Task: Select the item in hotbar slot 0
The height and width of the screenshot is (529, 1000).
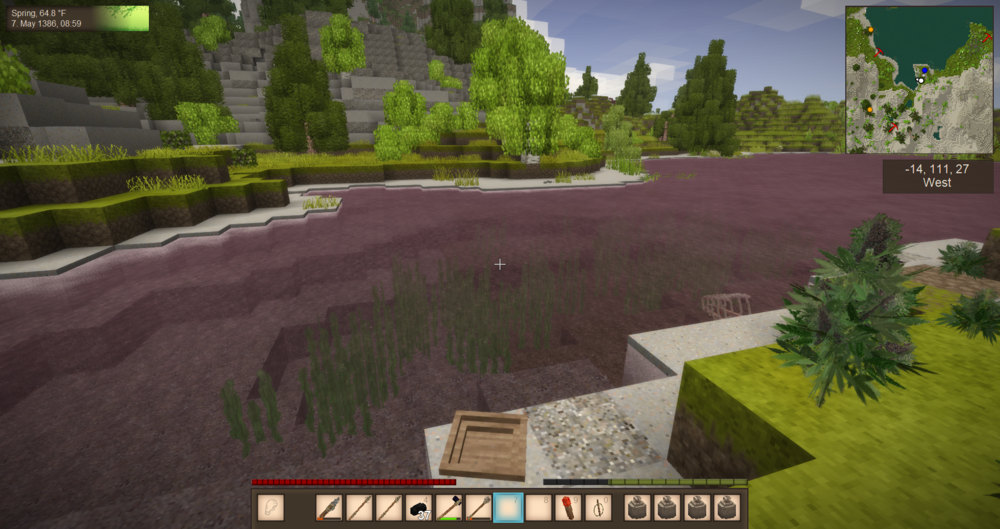Action: click(x=597, y=508)
